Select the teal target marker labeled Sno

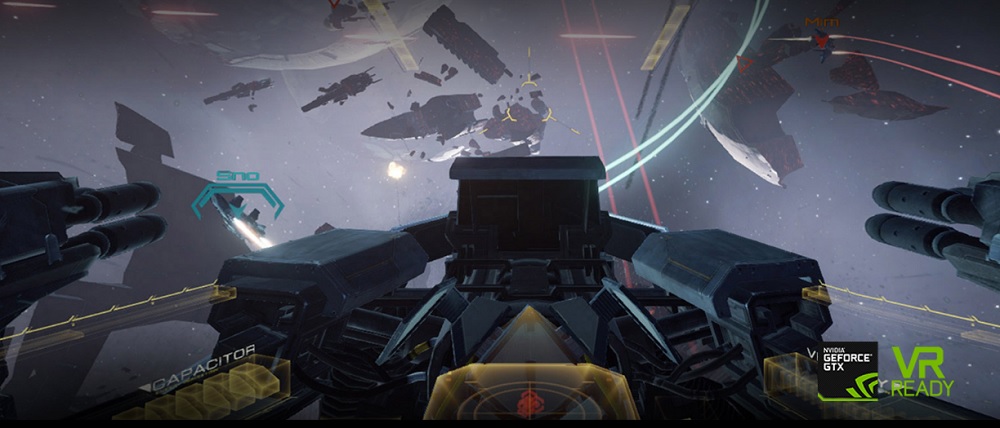pos(236,201)
